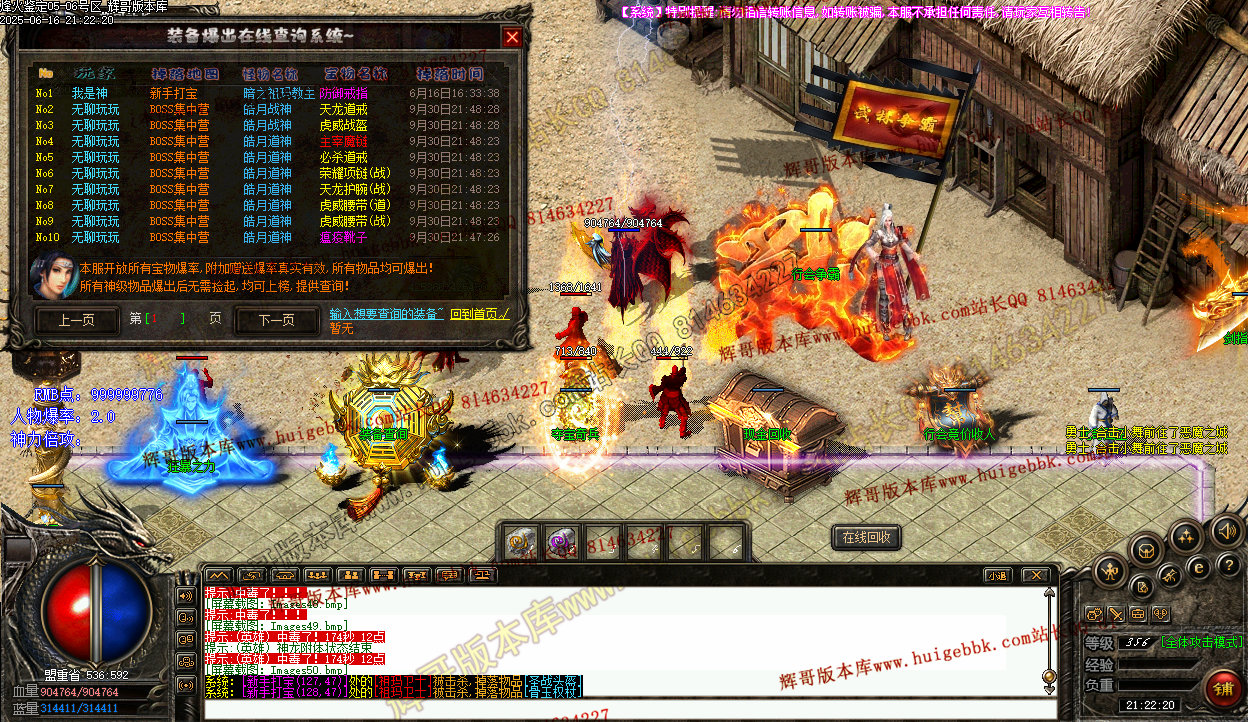
Task: Select the orange swirl item in hotbar
Action: click(520, 543)
